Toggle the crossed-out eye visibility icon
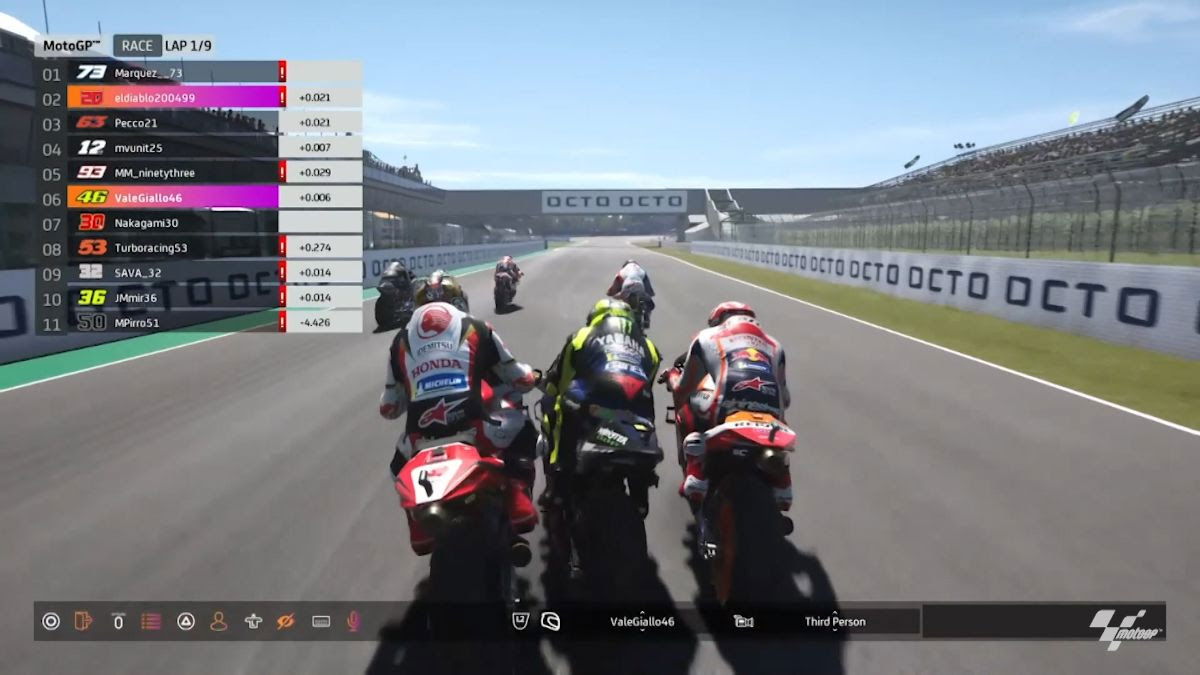The image size is (1200, 675). 285,621
